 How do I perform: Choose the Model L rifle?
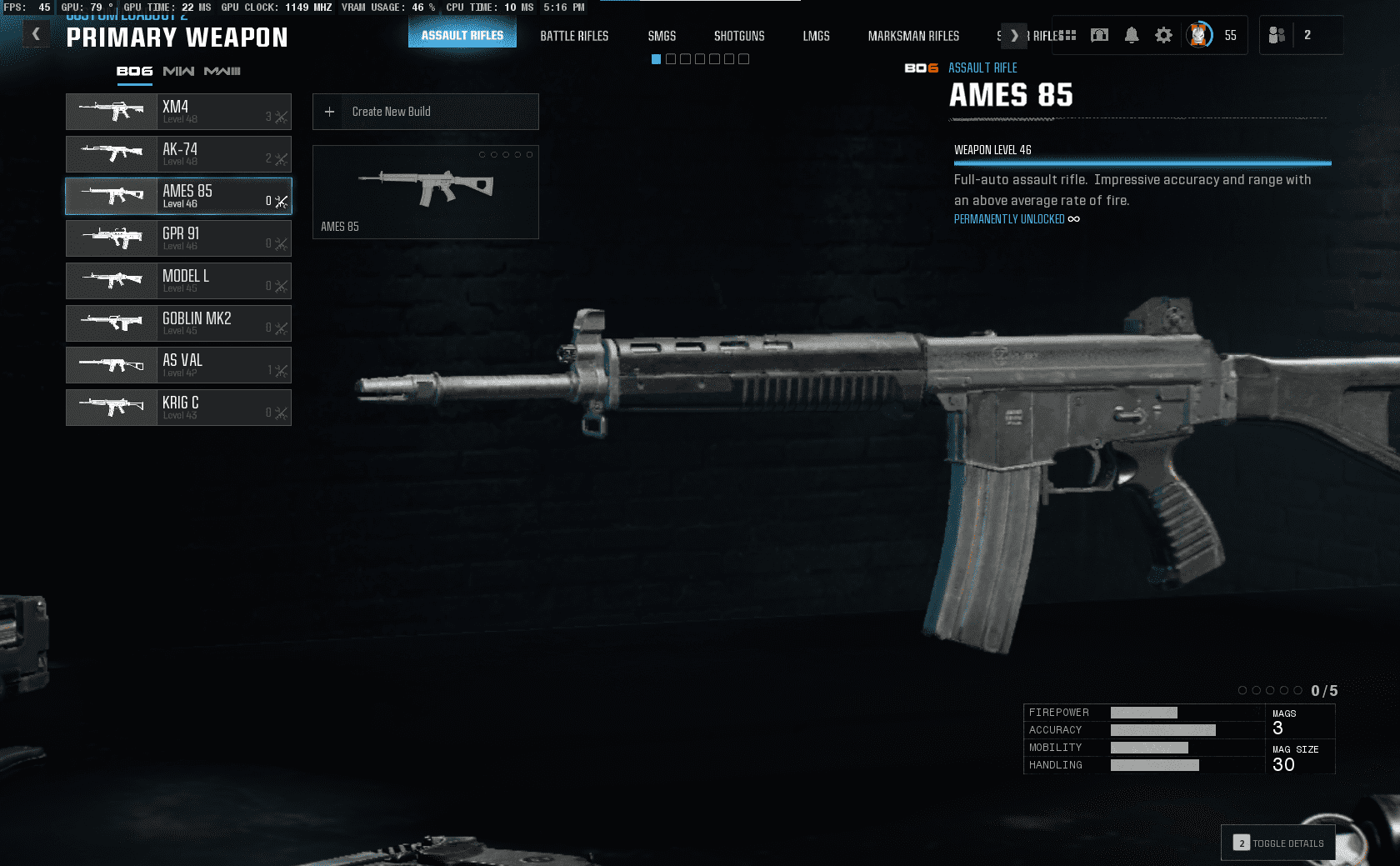point(178,281)
